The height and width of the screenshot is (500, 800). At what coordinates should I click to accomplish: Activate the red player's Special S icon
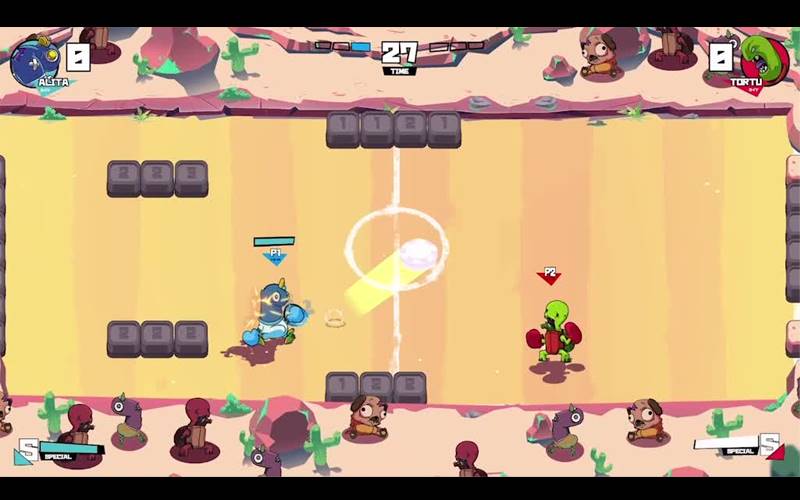[x=769, y=445]
